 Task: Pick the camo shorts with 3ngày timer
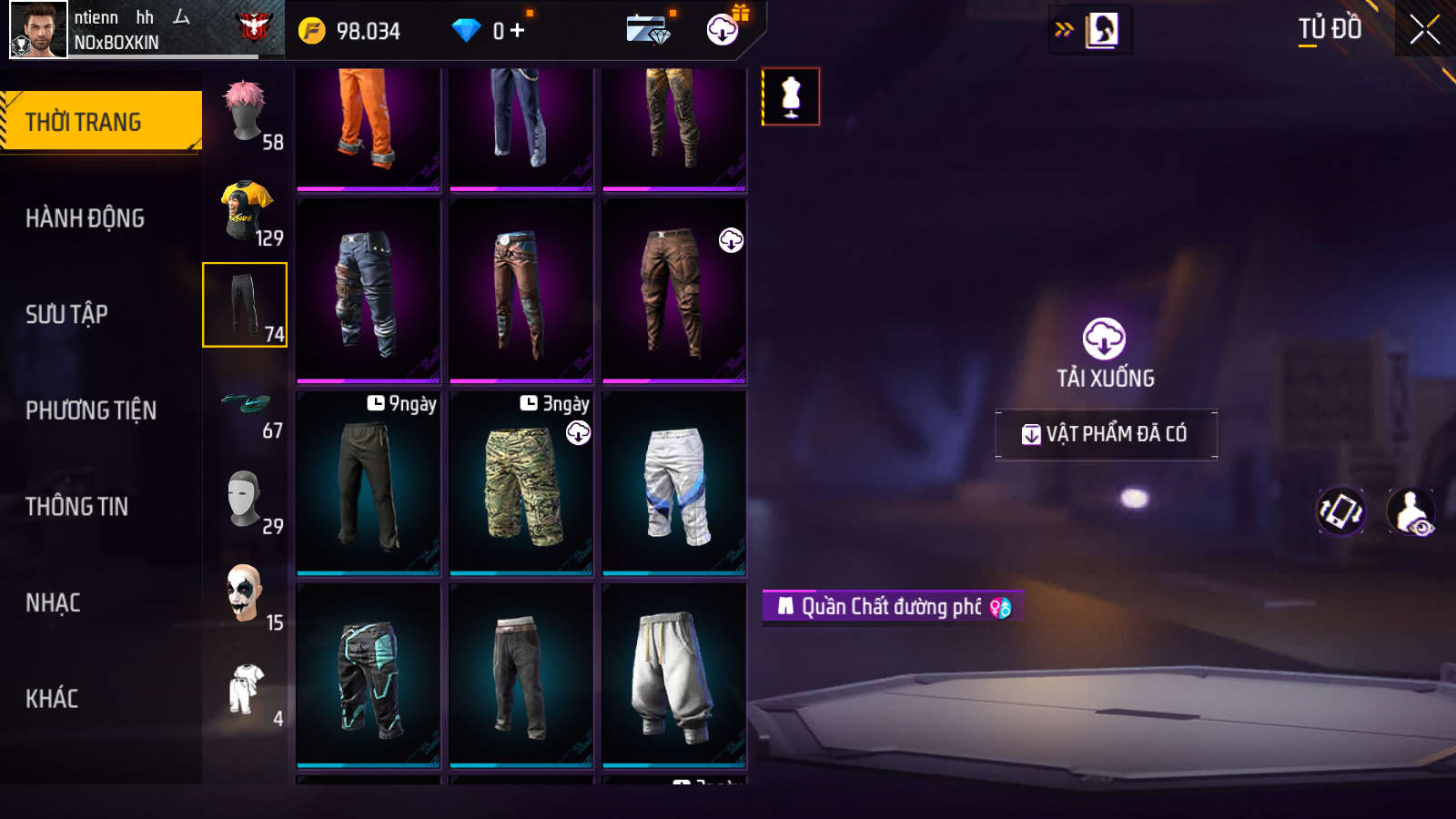click(x=521, y=484)
